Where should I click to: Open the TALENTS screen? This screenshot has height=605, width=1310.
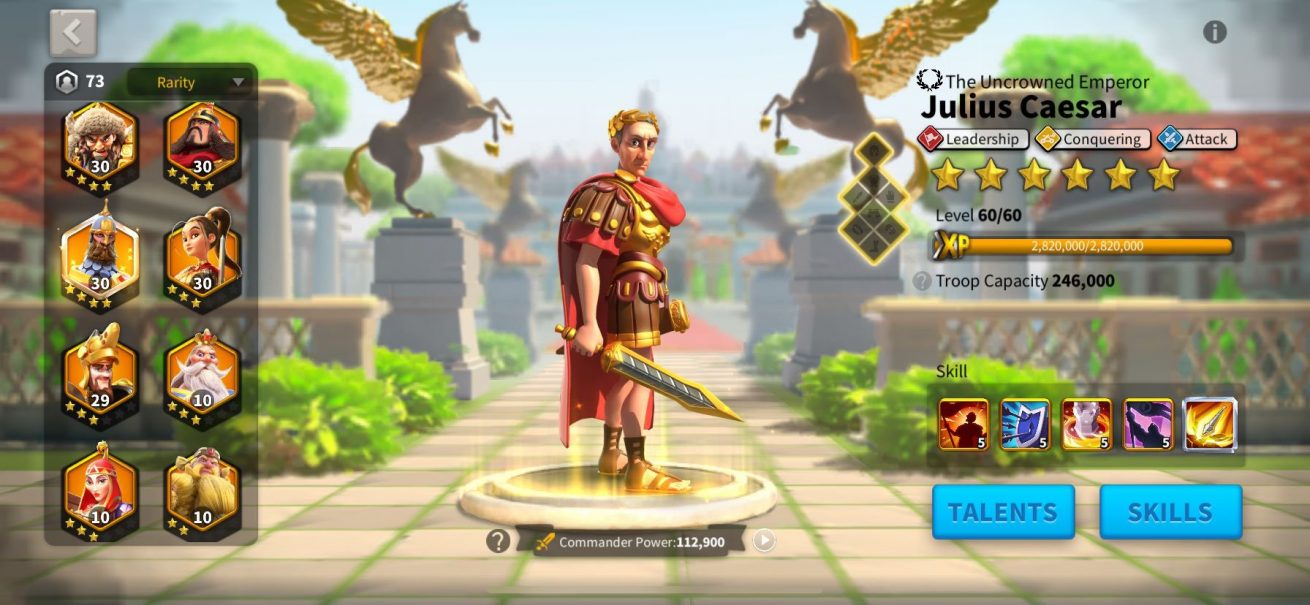click(1003, 512)
